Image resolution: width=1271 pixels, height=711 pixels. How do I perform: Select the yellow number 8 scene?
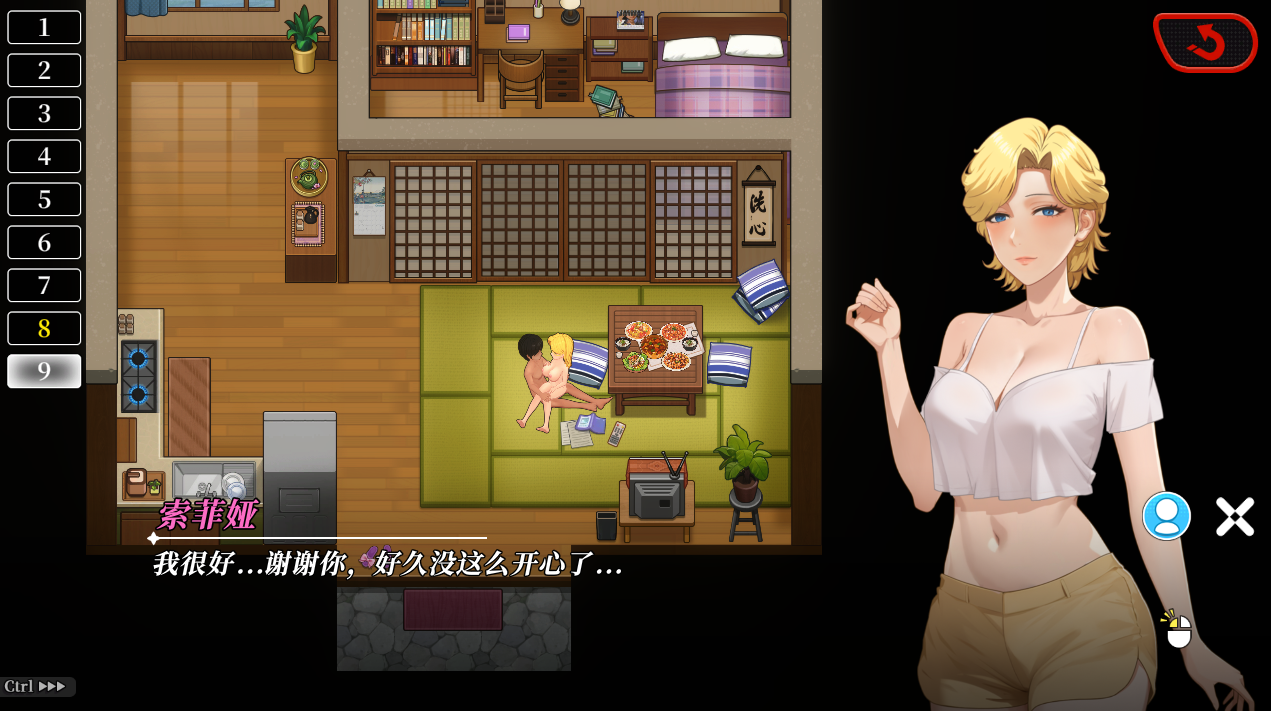44,328
